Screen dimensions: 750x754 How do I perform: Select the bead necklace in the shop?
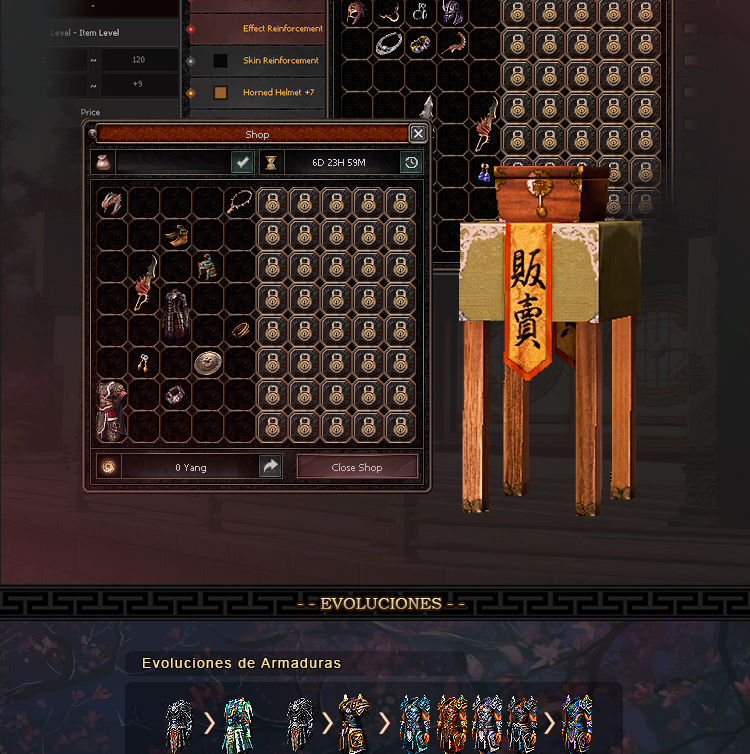pyautogui.click(x=238, y=203)
